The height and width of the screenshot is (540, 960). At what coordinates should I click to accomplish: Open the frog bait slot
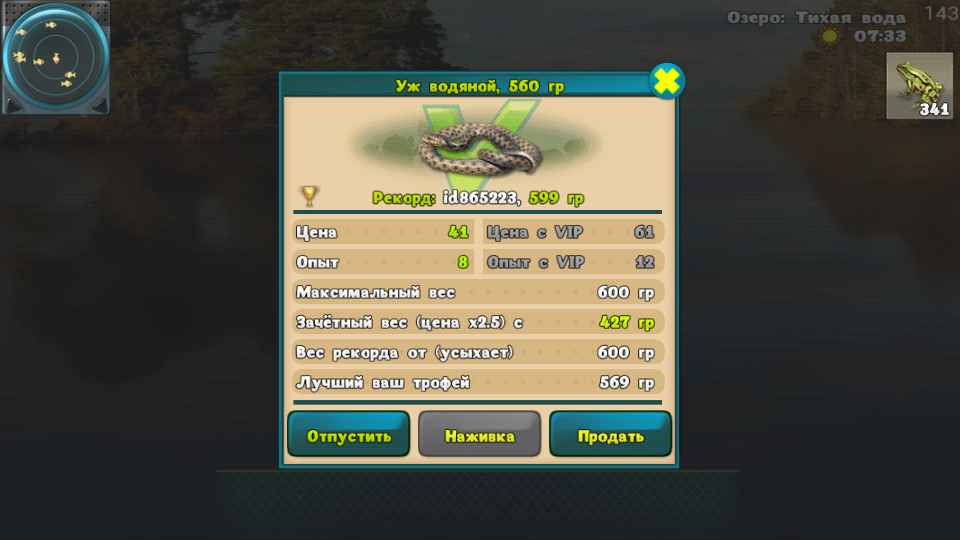[x=919, y=86]
